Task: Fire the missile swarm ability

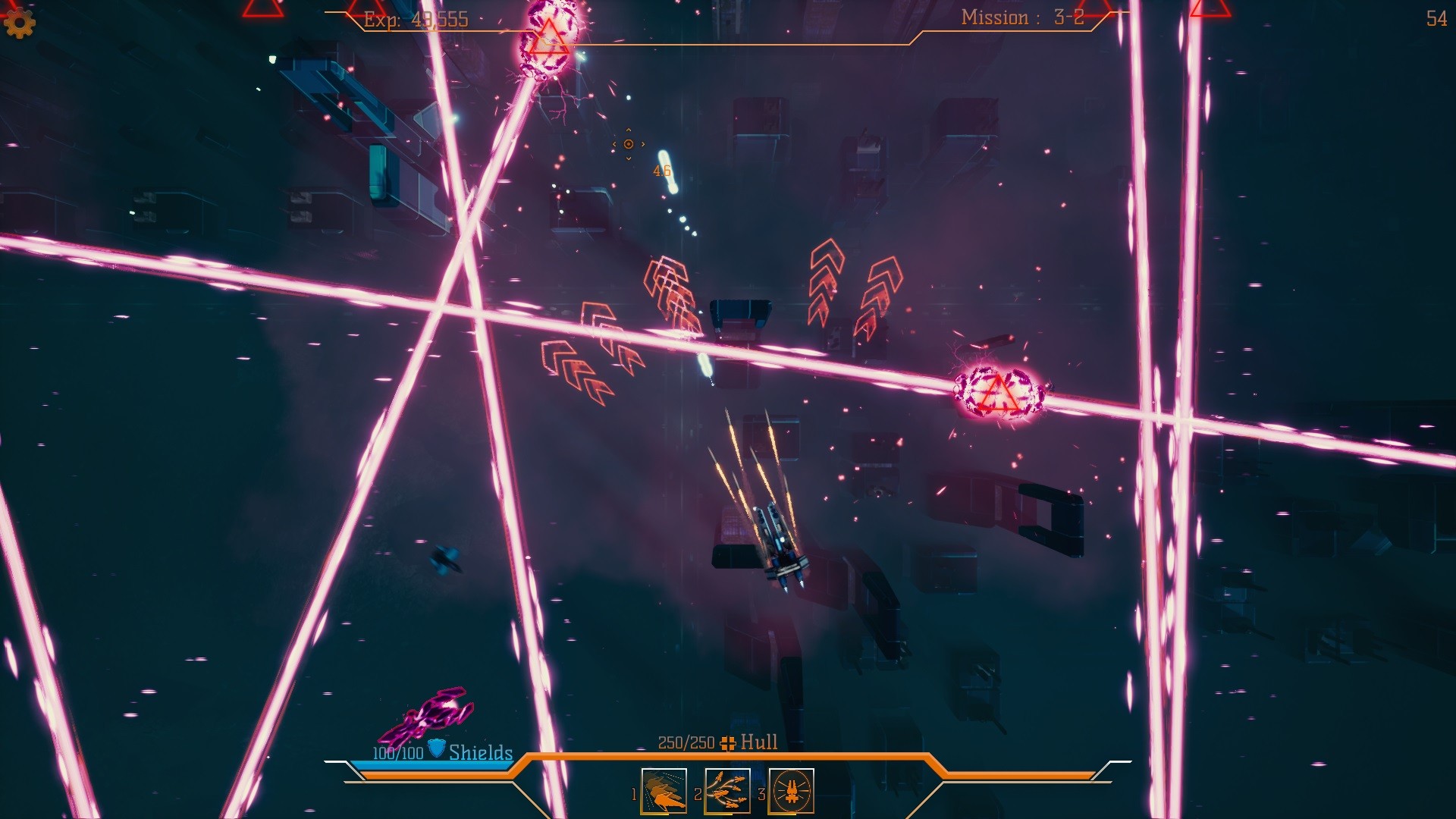Action: tap(727, 791)
